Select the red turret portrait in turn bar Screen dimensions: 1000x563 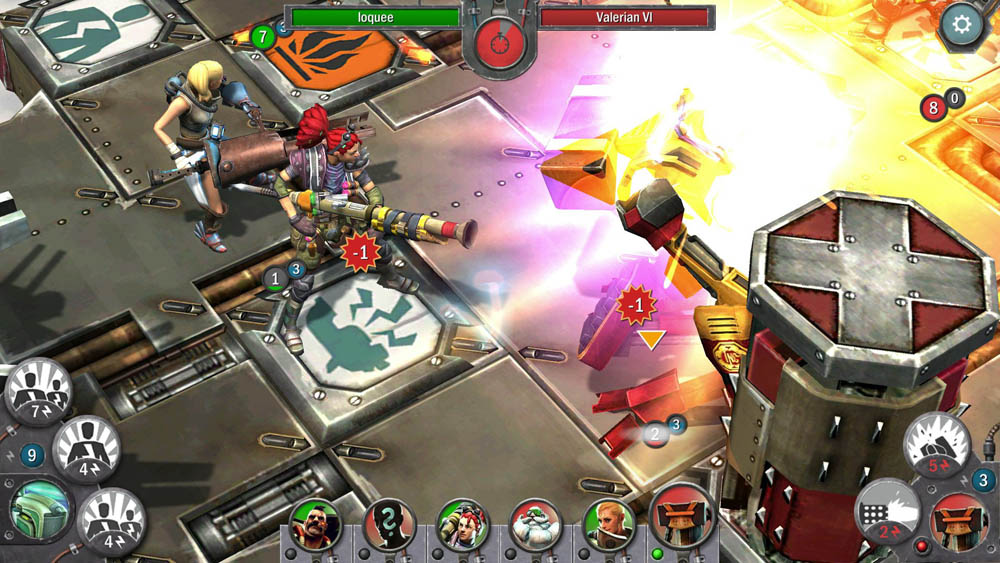pyautogui.click(x=682, y=517)
